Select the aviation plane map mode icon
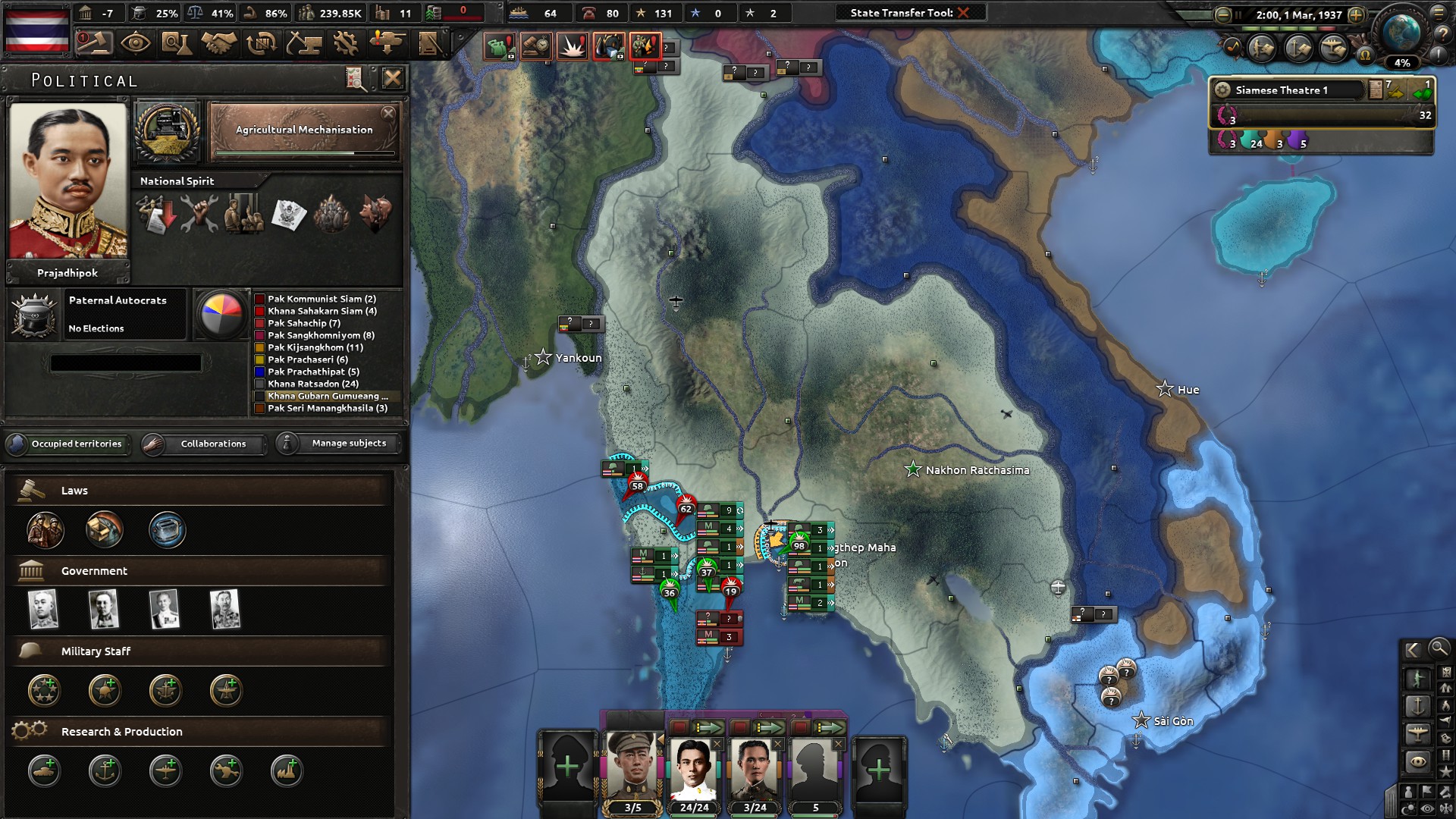 tap(1417, 735)
